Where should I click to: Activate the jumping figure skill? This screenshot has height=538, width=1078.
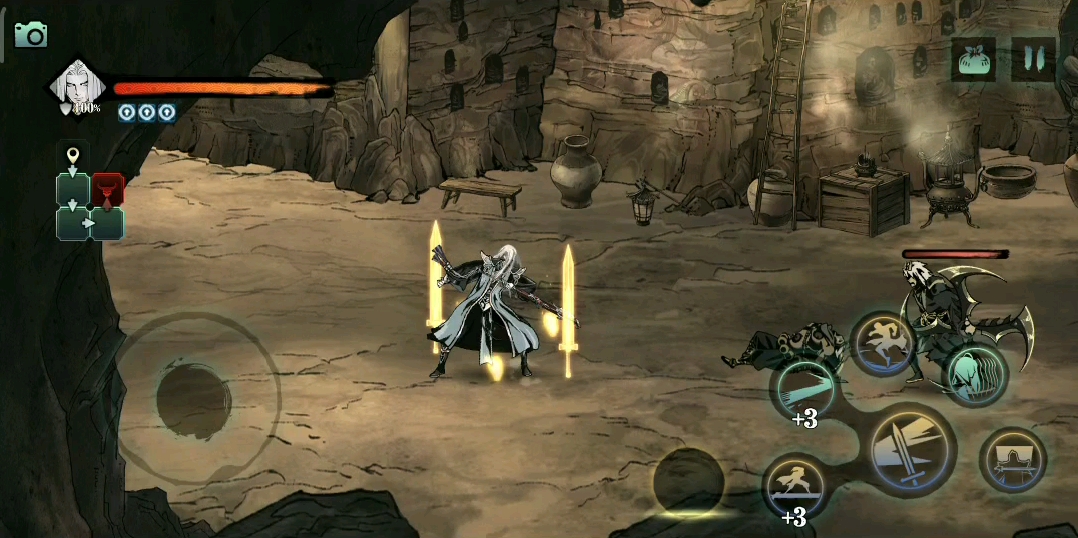[x=884, y=345]
